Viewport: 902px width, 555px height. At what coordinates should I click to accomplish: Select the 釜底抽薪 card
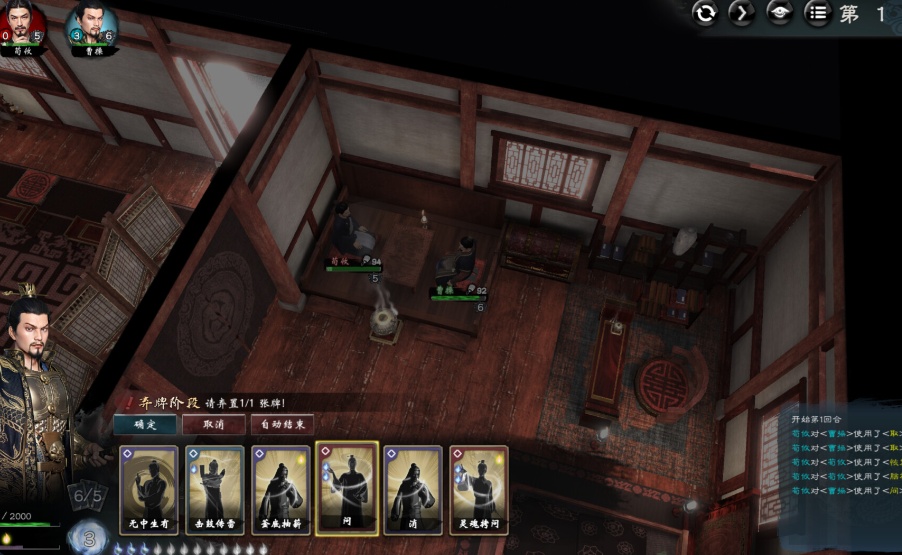pyautogui.click(x=281, y=489)
